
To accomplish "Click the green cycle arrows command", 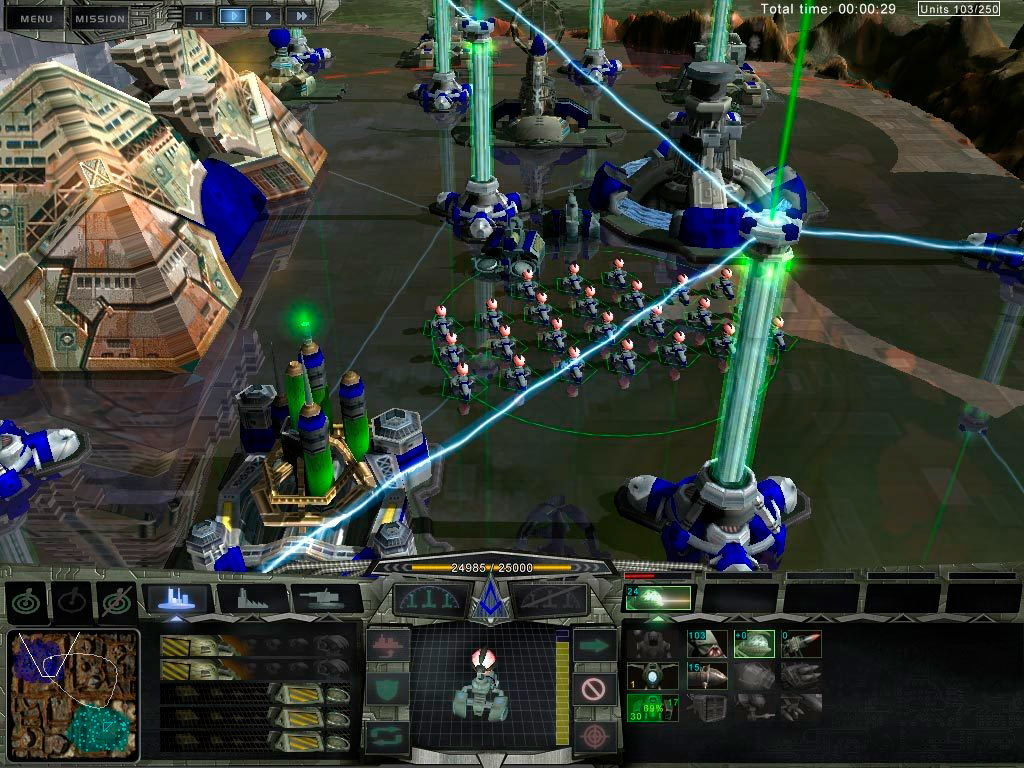I will point(387,733).
